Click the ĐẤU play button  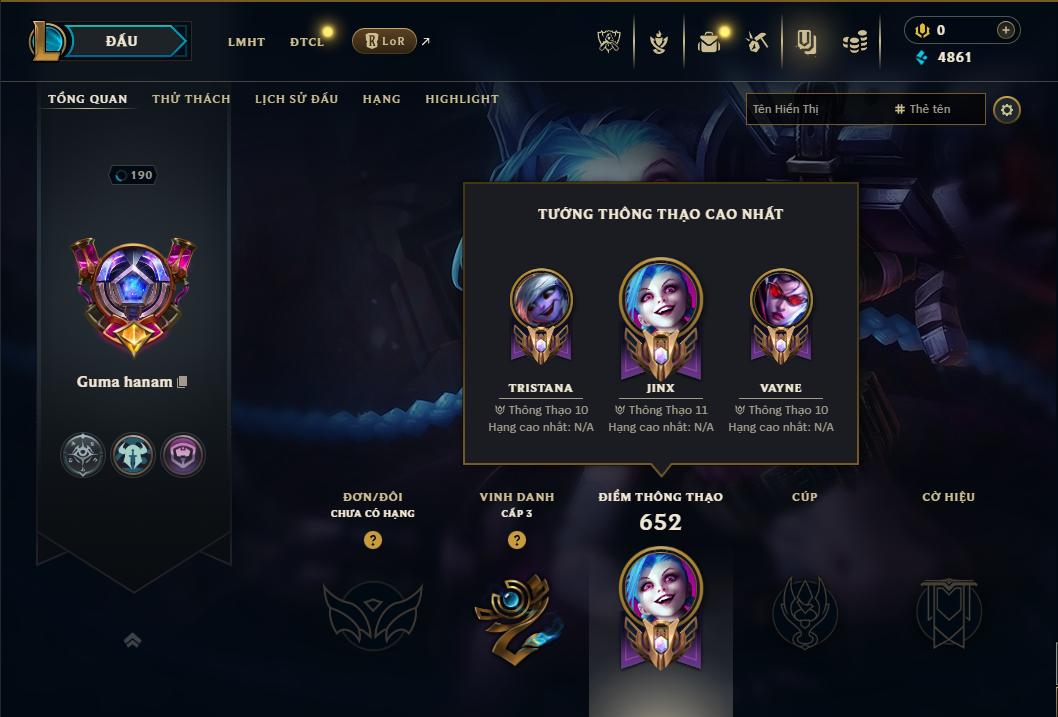point(120,41)
